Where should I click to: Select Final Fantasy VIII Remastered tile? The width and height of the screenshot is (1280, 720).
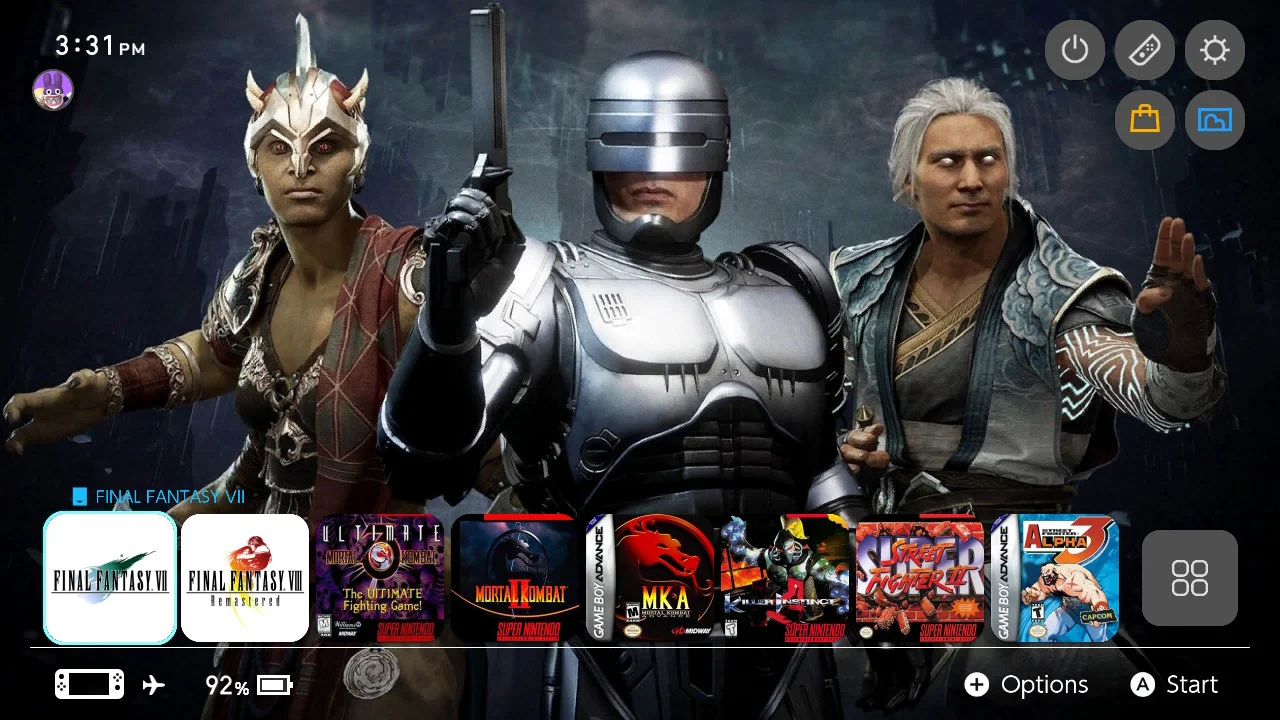(x=245, y=578)
